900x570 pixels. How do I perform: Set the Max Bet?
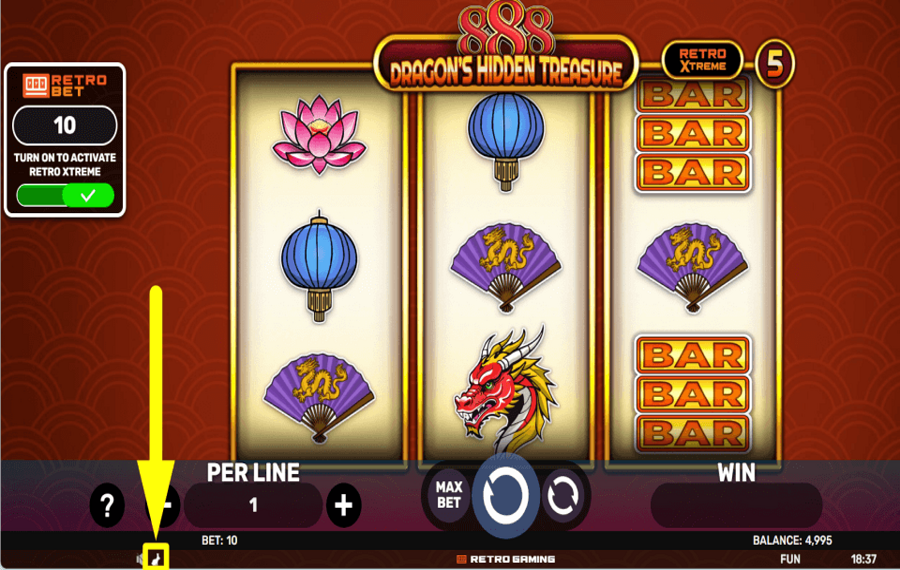point(449,495)
